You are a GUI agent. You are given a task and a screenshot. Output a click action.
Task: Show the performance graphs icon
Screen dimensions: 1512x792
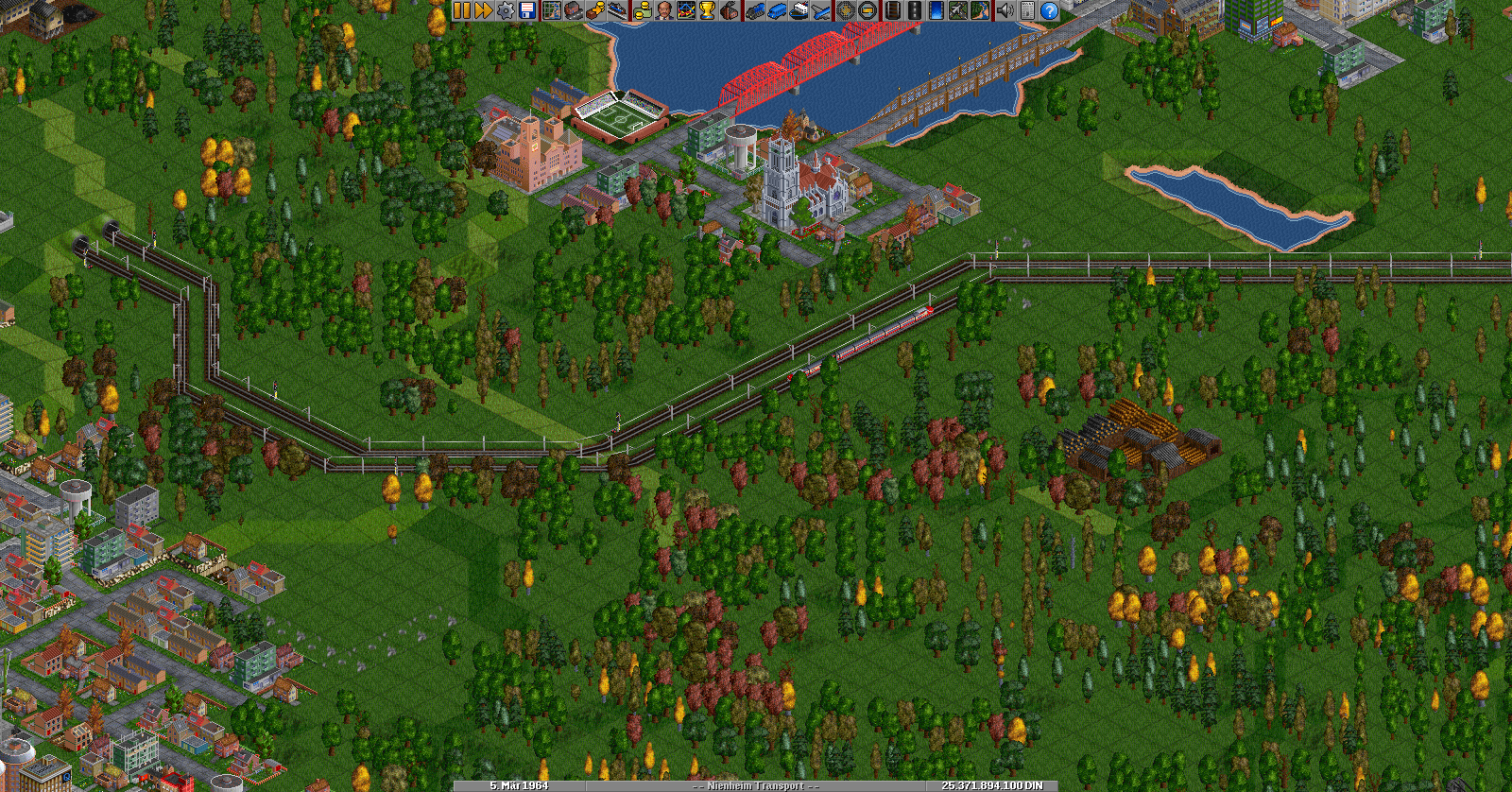point(686,10)
